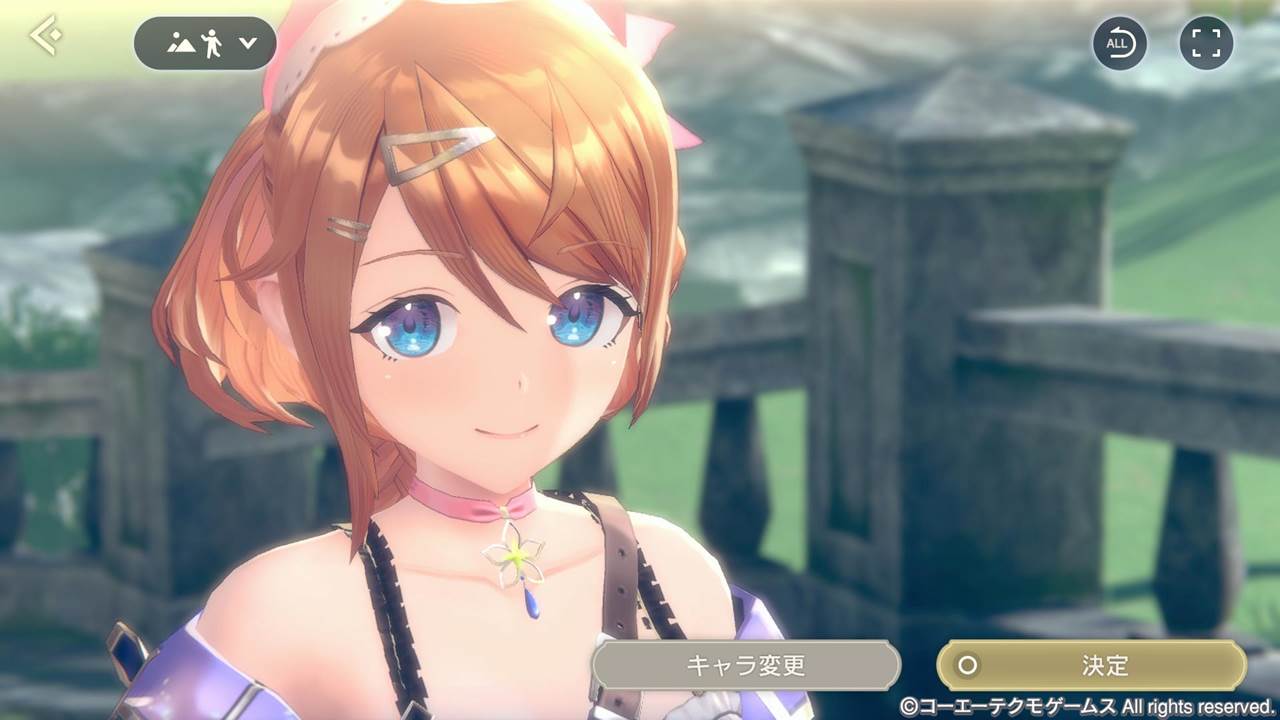Open the scenery and pose dropdown

(205, 44)
